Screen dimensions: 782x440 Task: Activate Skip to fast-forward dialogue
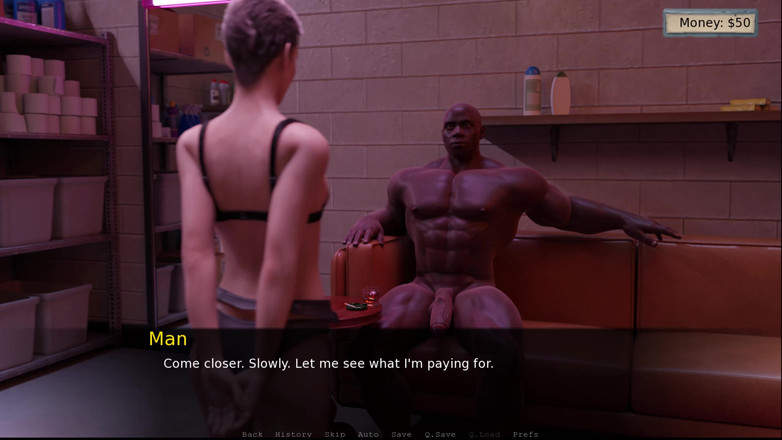click(x=334, y=434)
